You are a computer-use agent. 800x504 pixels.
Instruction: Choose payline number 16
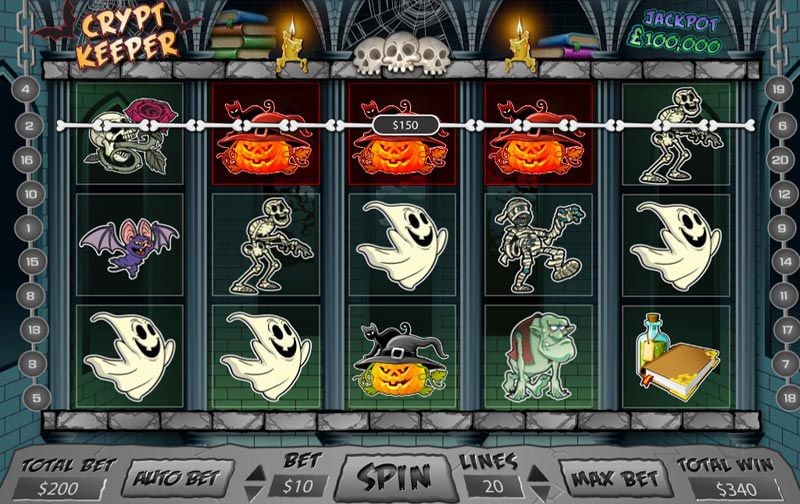tap(28, 159)
